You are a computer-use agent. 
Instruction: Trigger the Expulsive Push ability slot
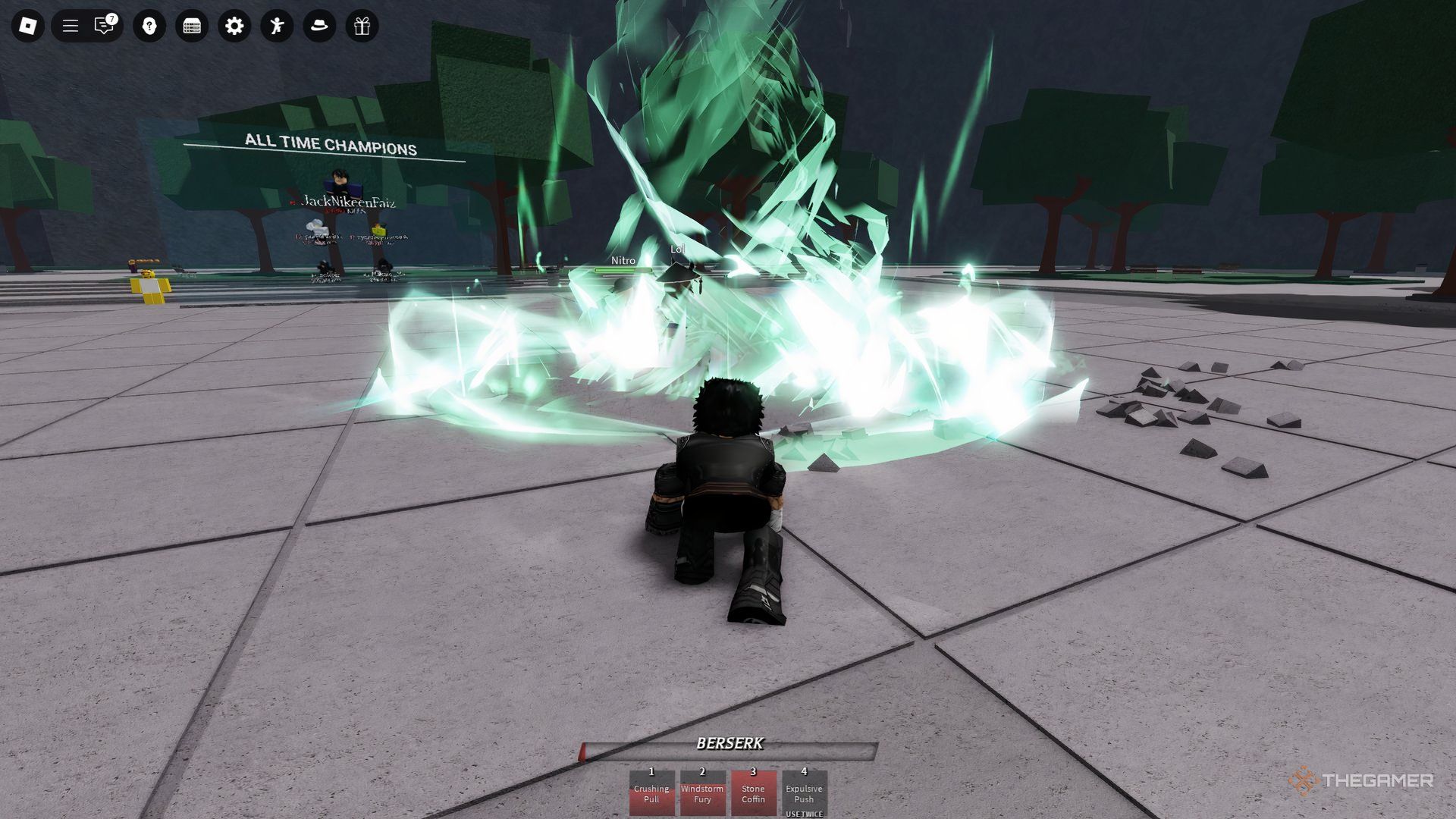pyautogui.click(x=804, y=792)
